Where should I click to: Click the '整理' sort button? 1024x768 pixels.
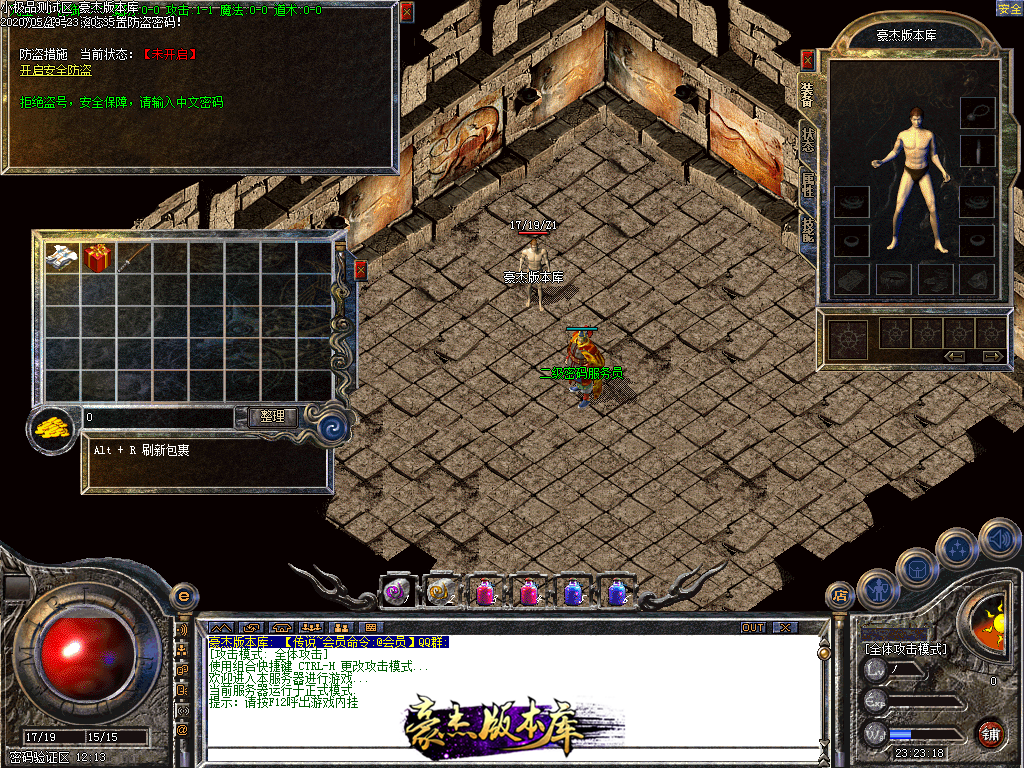point(272,417)
